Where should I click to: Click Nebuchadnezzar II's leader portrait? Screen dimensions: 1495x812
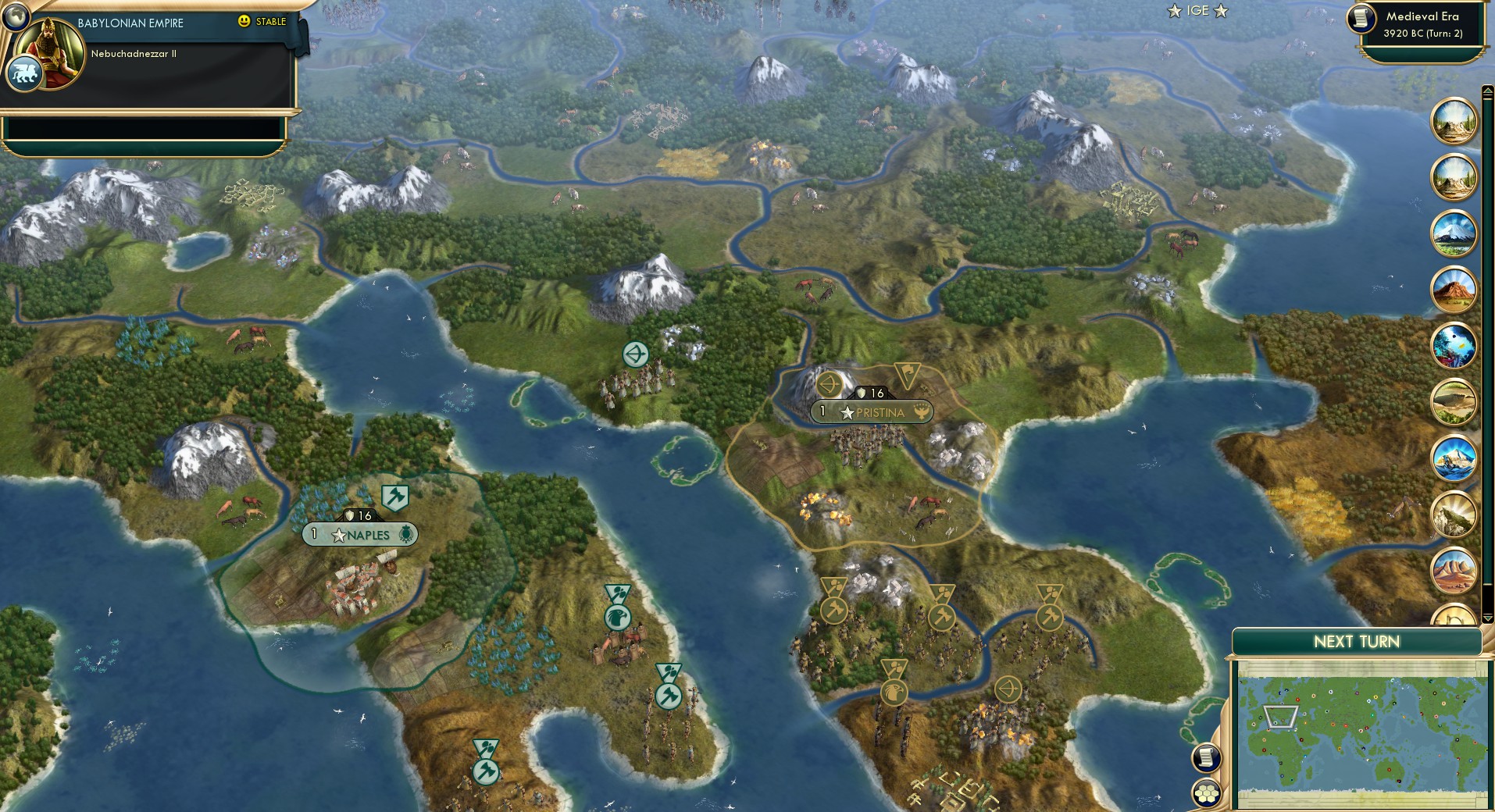49,54
